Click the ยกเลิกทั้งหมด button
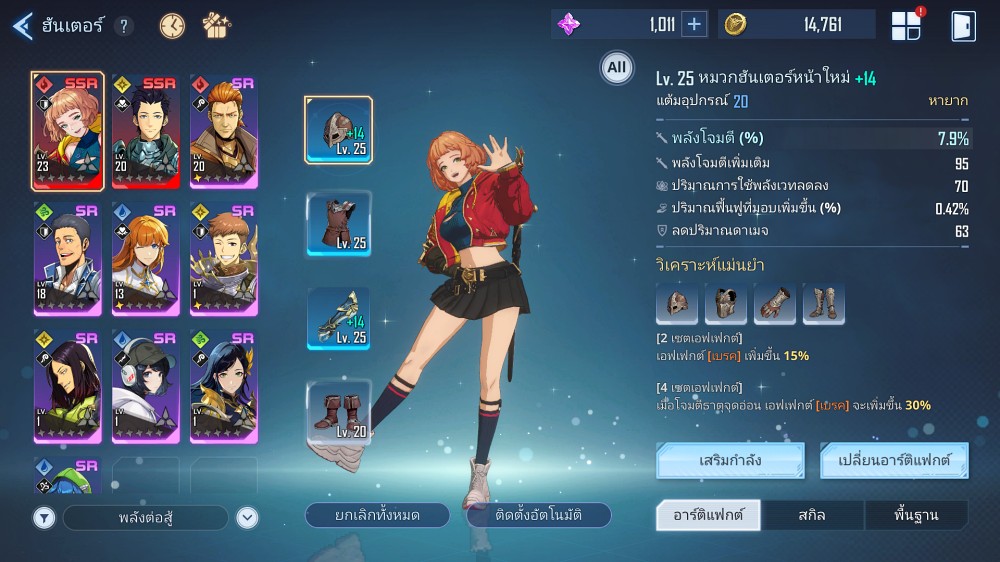The width and height of the screenshot is (1000, 562). pyautogui.click(x=377, y=515)
